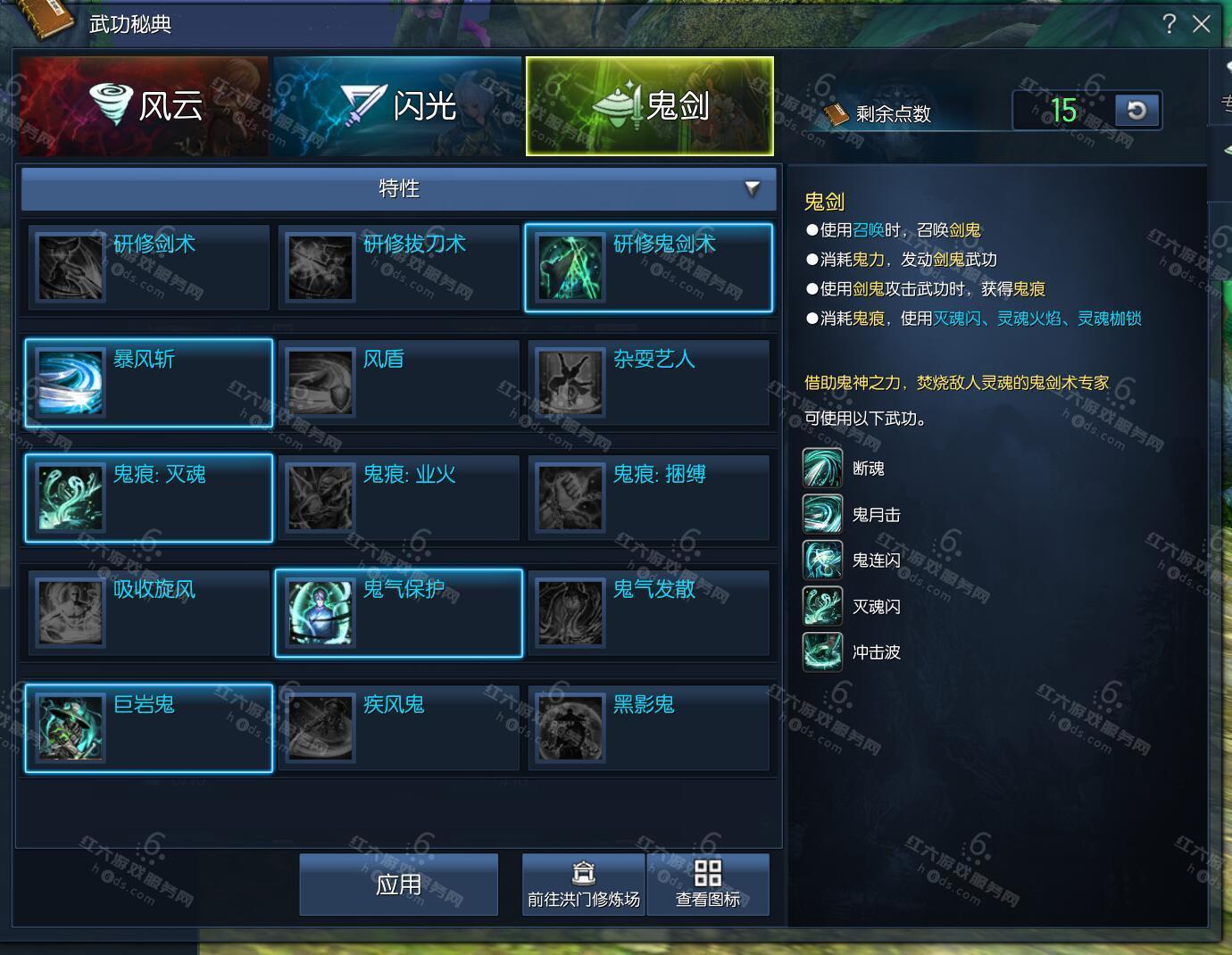1232x955 pixels.
Task: Open the 特性 dropdown
Action: coord(398,188)
